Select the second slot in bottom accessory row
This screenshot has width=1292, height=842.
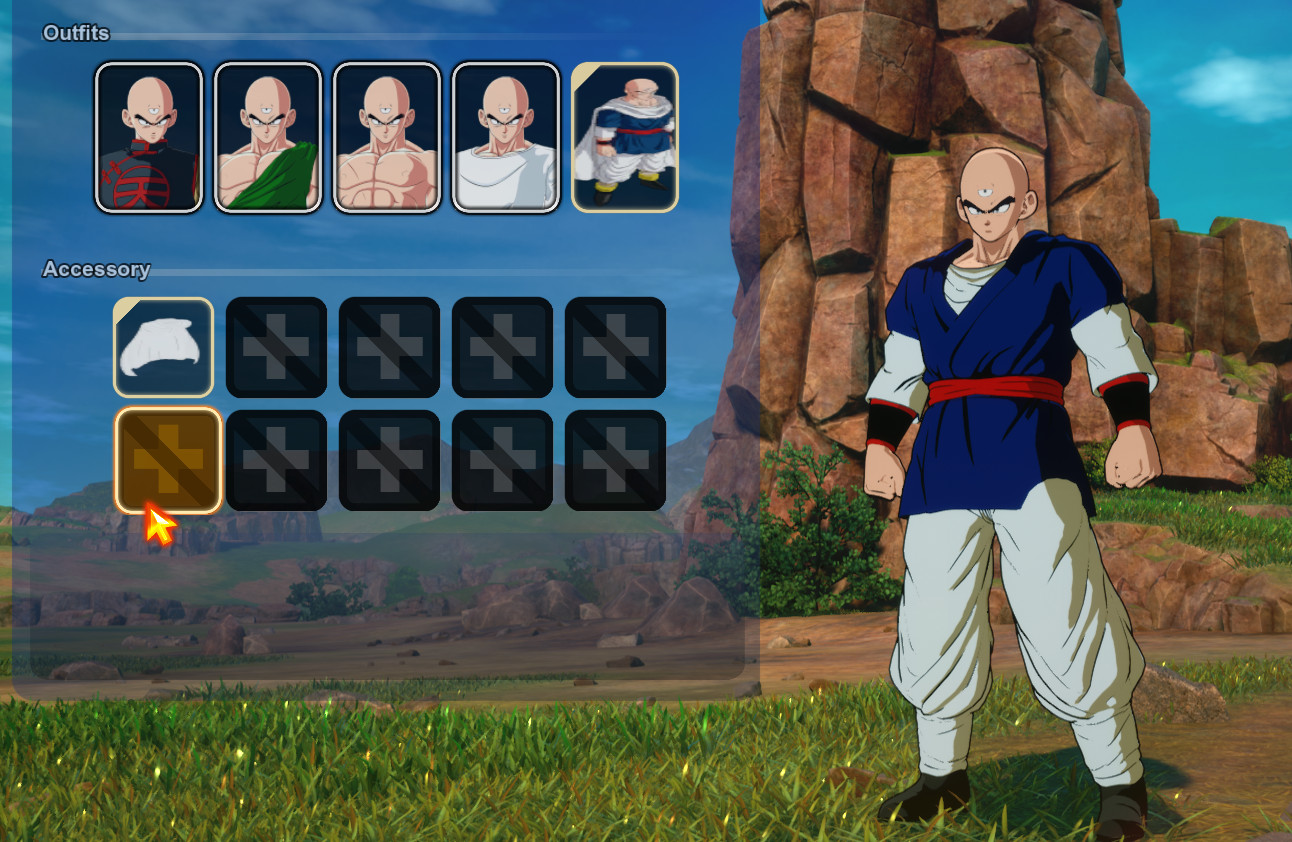[x=276, y=461]
